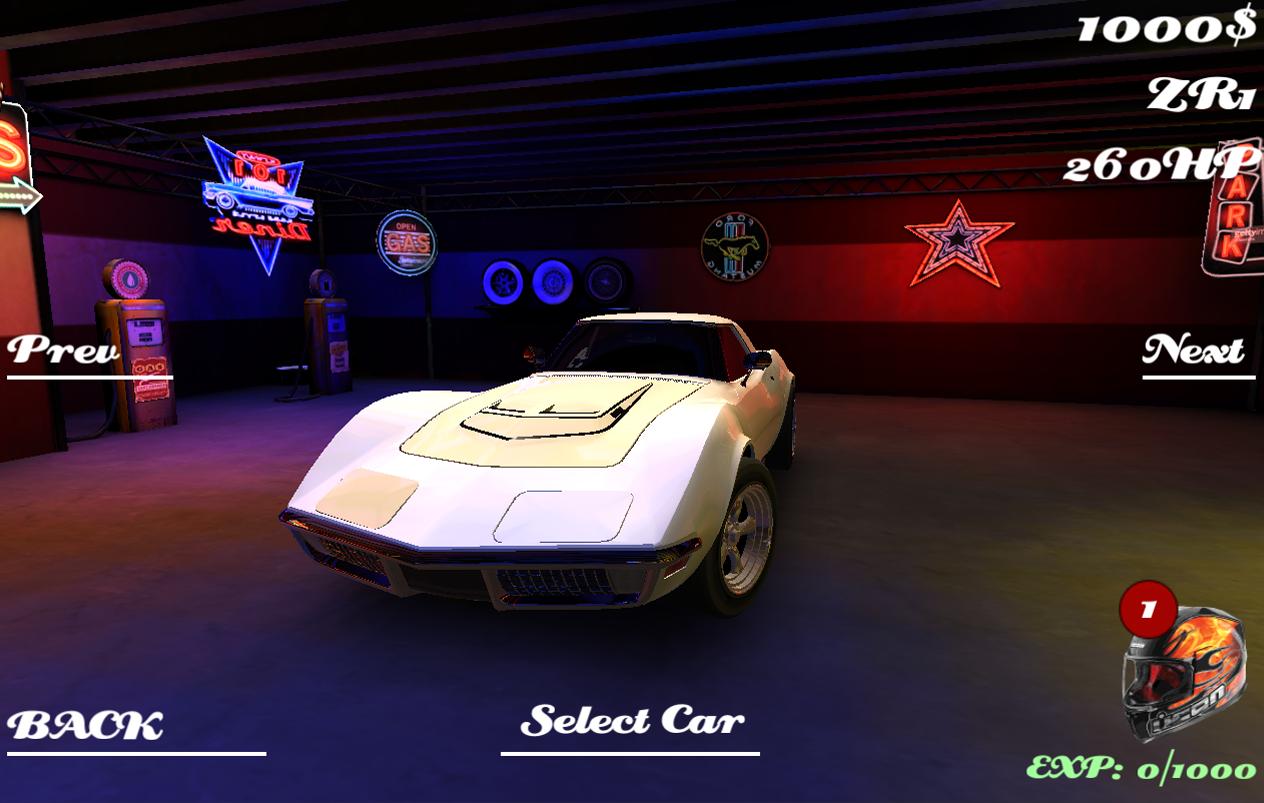Return with the BACK button
Viewport: 1264px width, 803px height.
coord(86,726)
